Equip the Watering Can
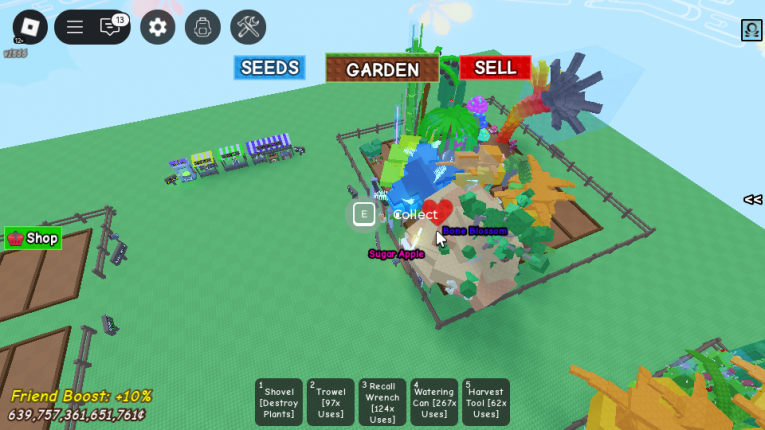The image size is (765, 430). click(434, 402)
